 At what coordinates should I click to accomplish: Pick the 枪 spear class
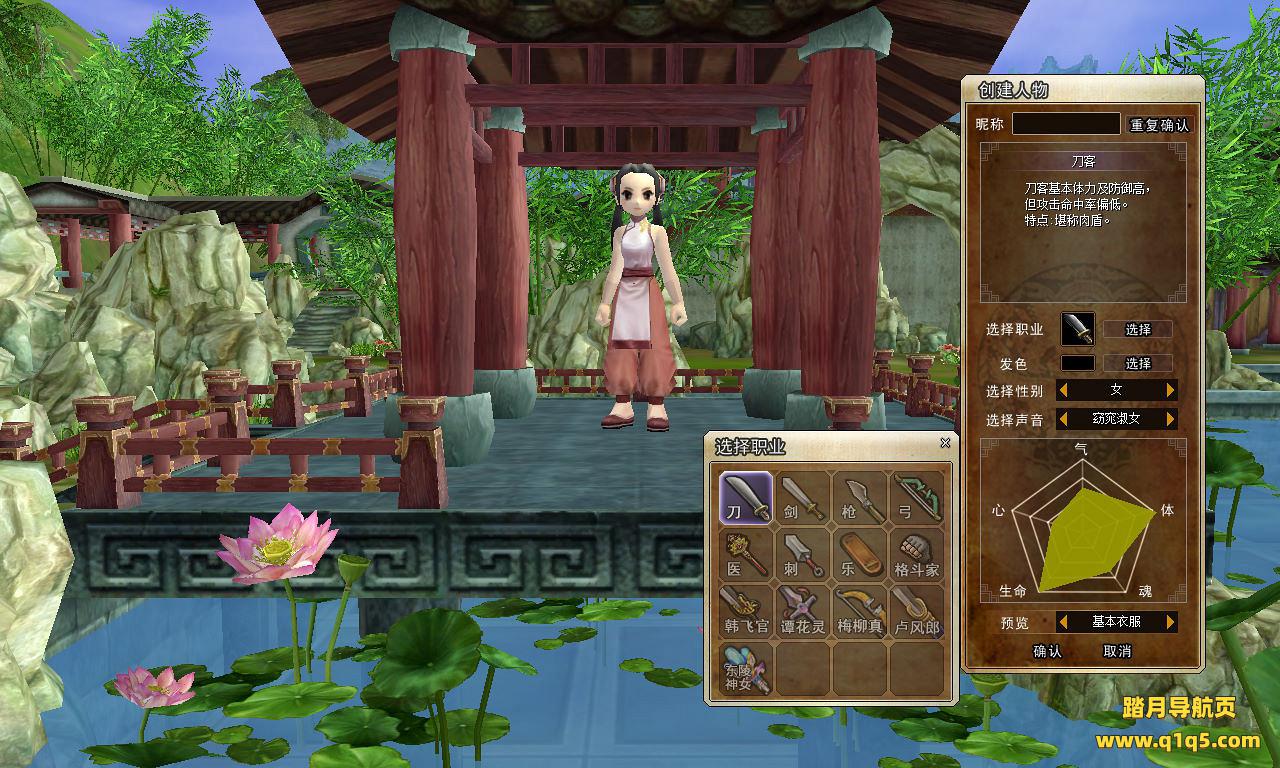point(860,497)
